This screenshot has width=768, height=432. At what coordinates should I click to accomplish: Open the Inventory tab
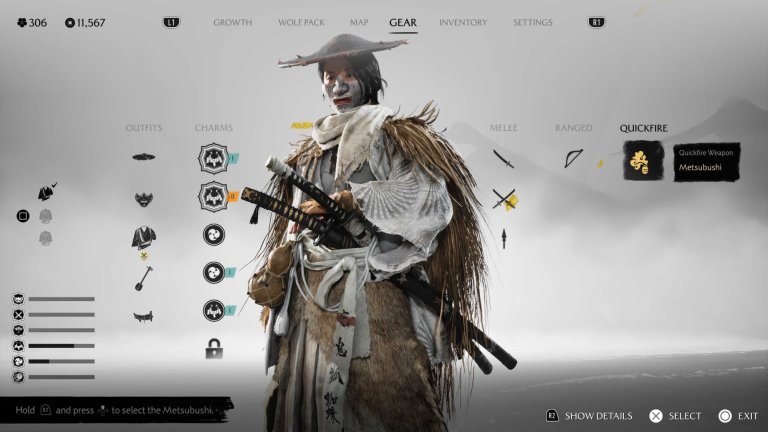pyautogui.click(x=463, y=22)
